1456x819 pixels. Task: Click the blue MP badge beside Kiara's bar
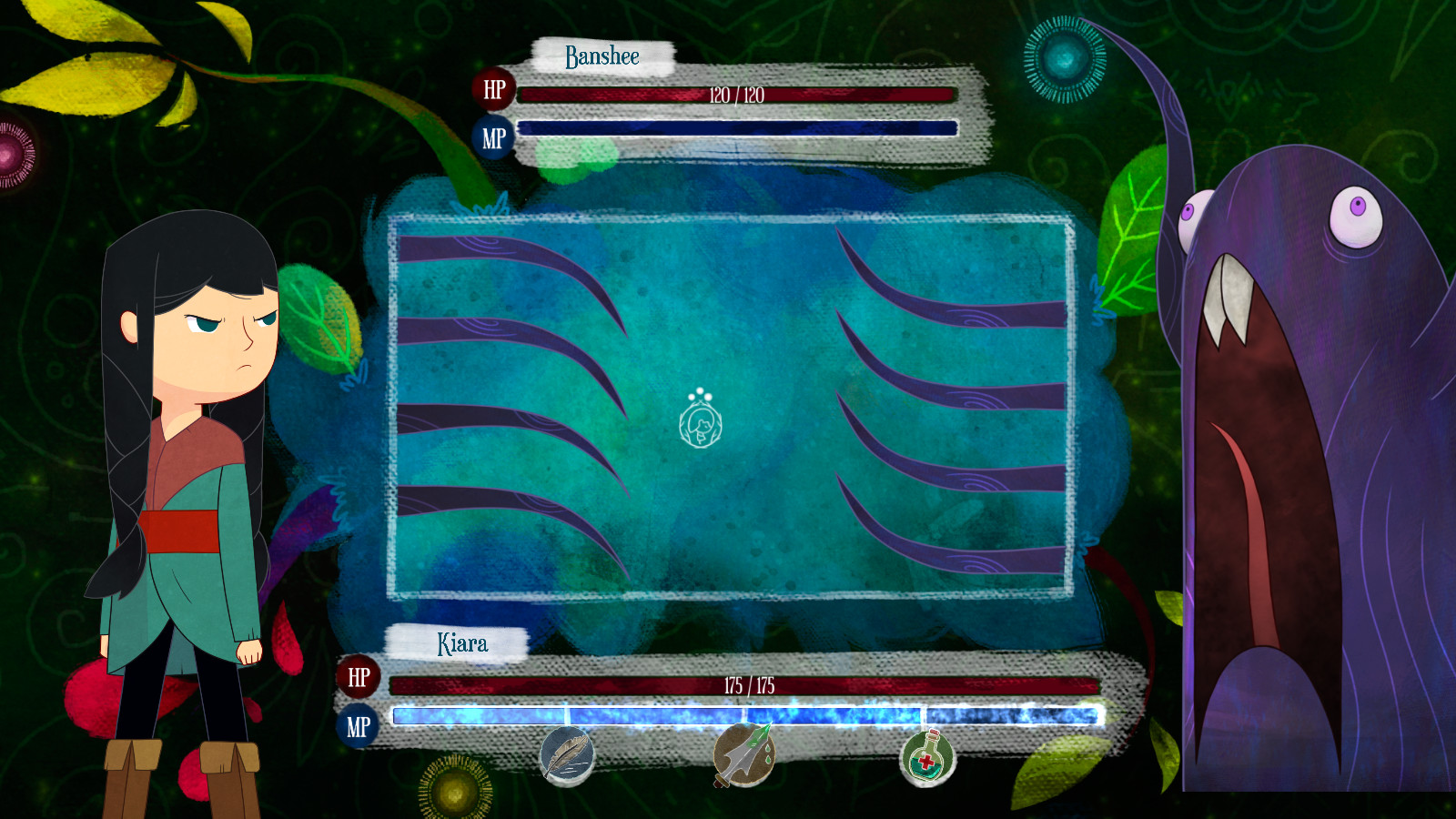(x=359, y=725)
